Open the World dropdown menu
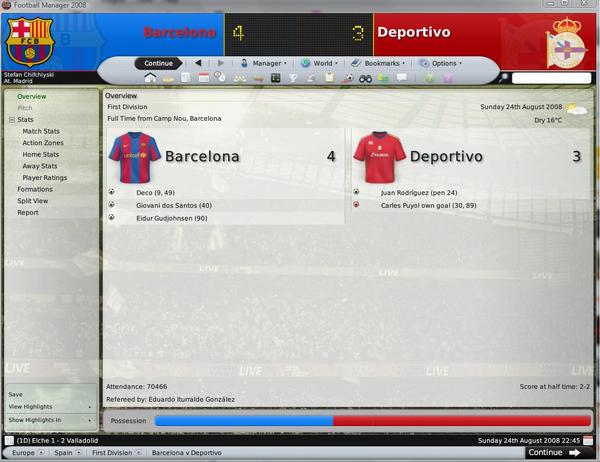This screenshot has height=462, width=600. tap(319, 63)
